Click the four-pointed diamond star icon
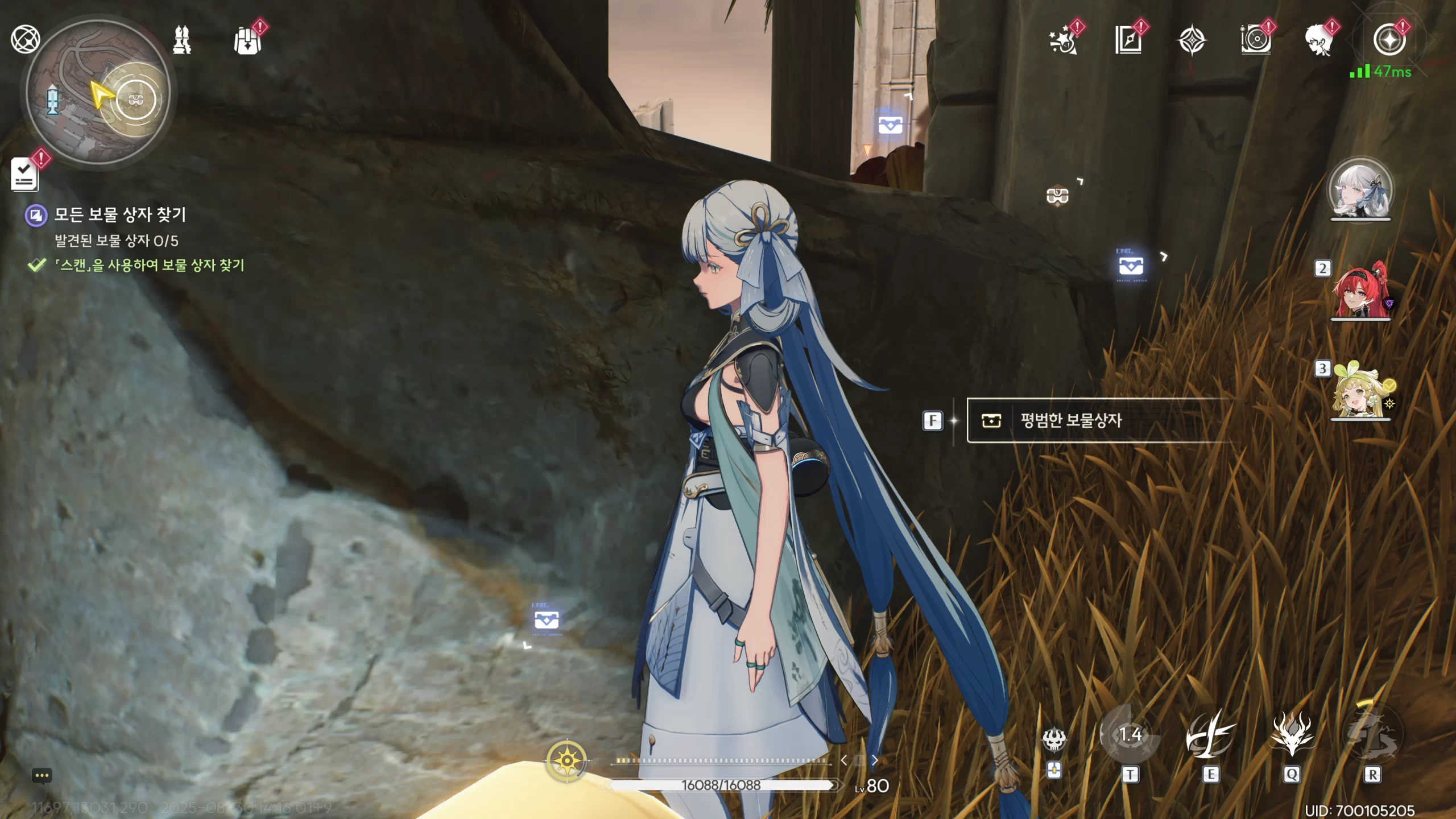 1192,40
